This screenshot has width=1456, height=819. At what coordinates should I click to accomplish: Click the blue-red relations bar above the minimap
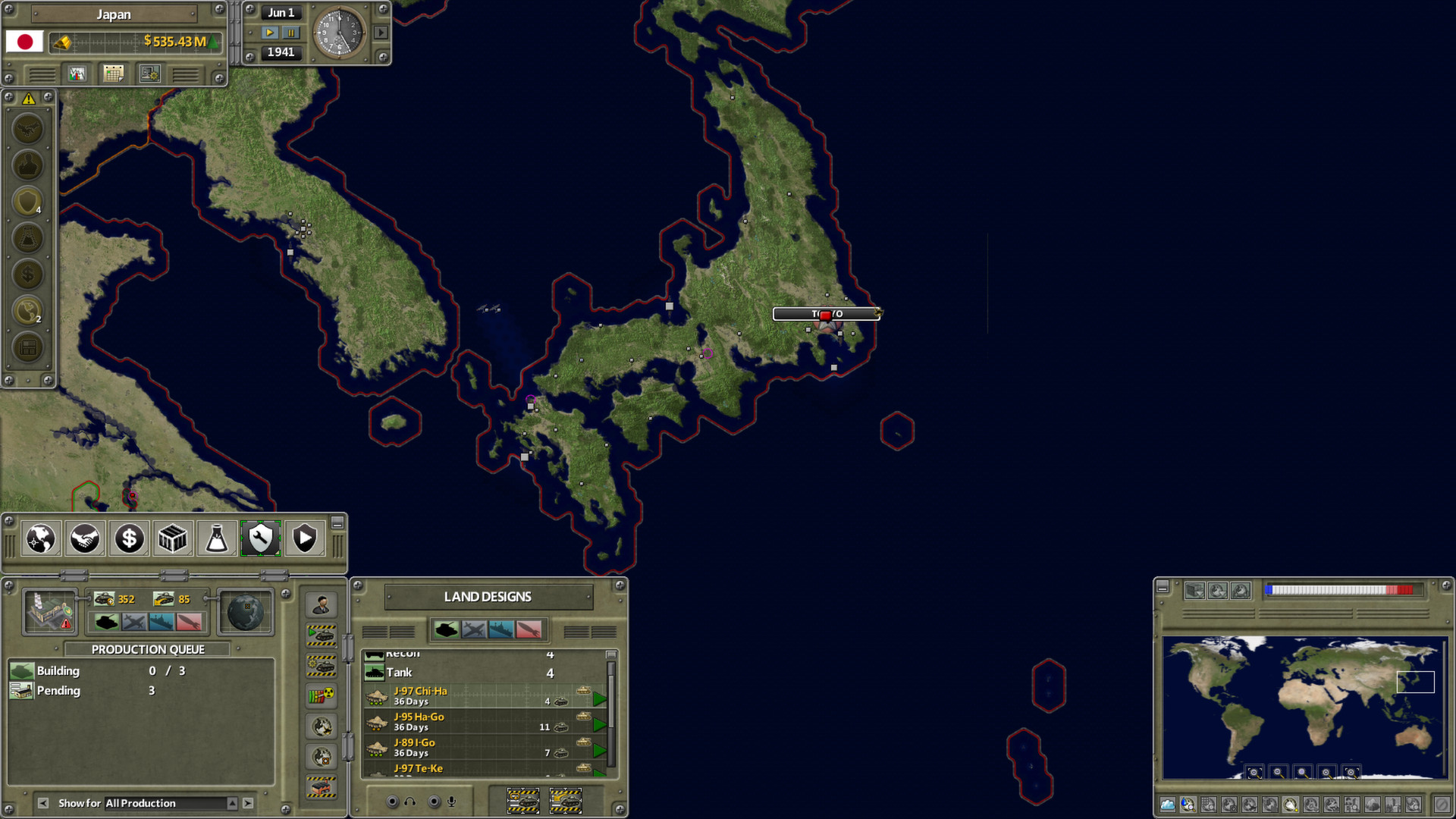tap(1340, 589)
